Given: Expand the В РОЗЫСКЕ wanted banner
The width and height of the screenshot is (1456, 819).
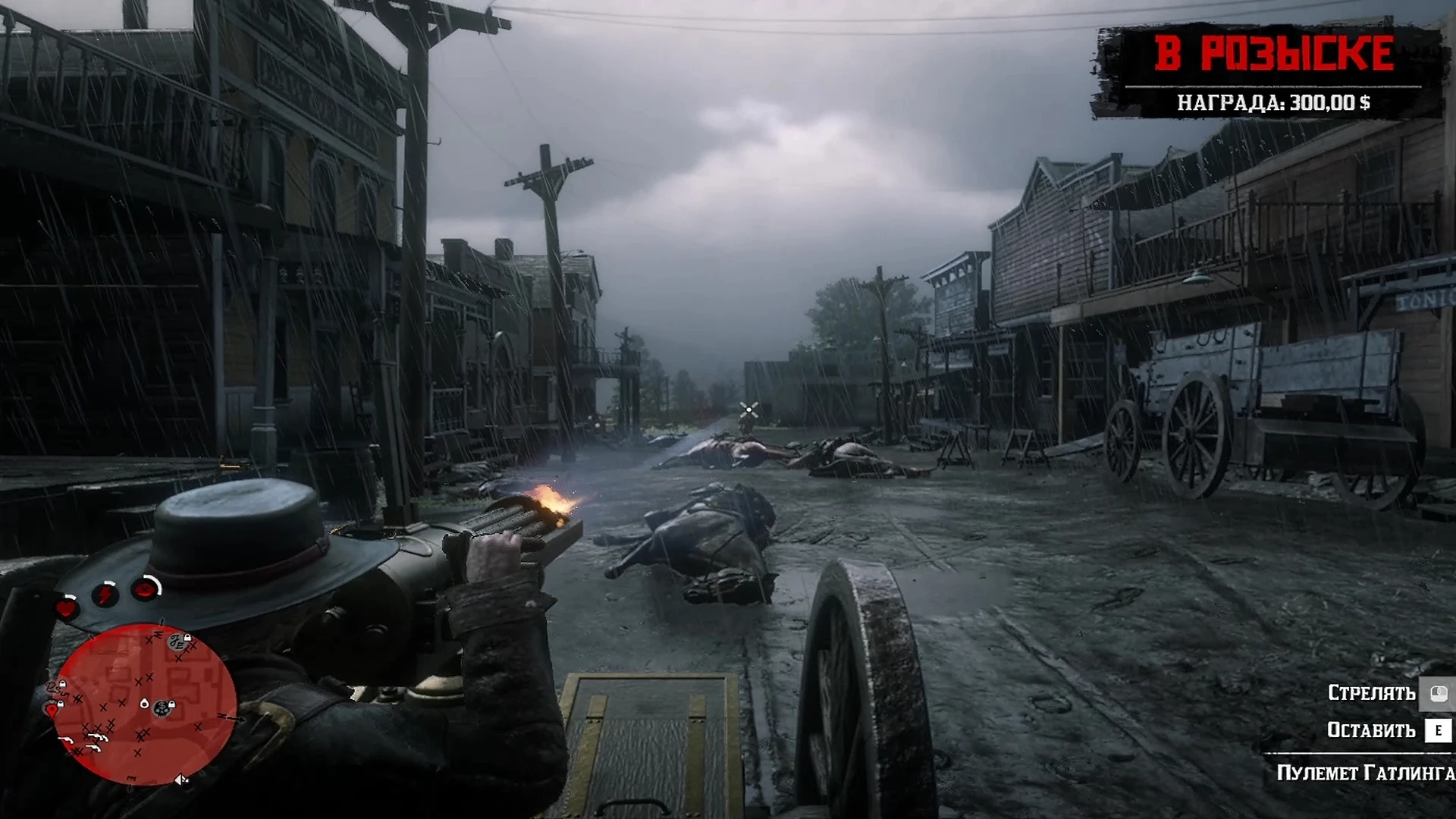Looking at the screenshot, I should click(1274, 53).
